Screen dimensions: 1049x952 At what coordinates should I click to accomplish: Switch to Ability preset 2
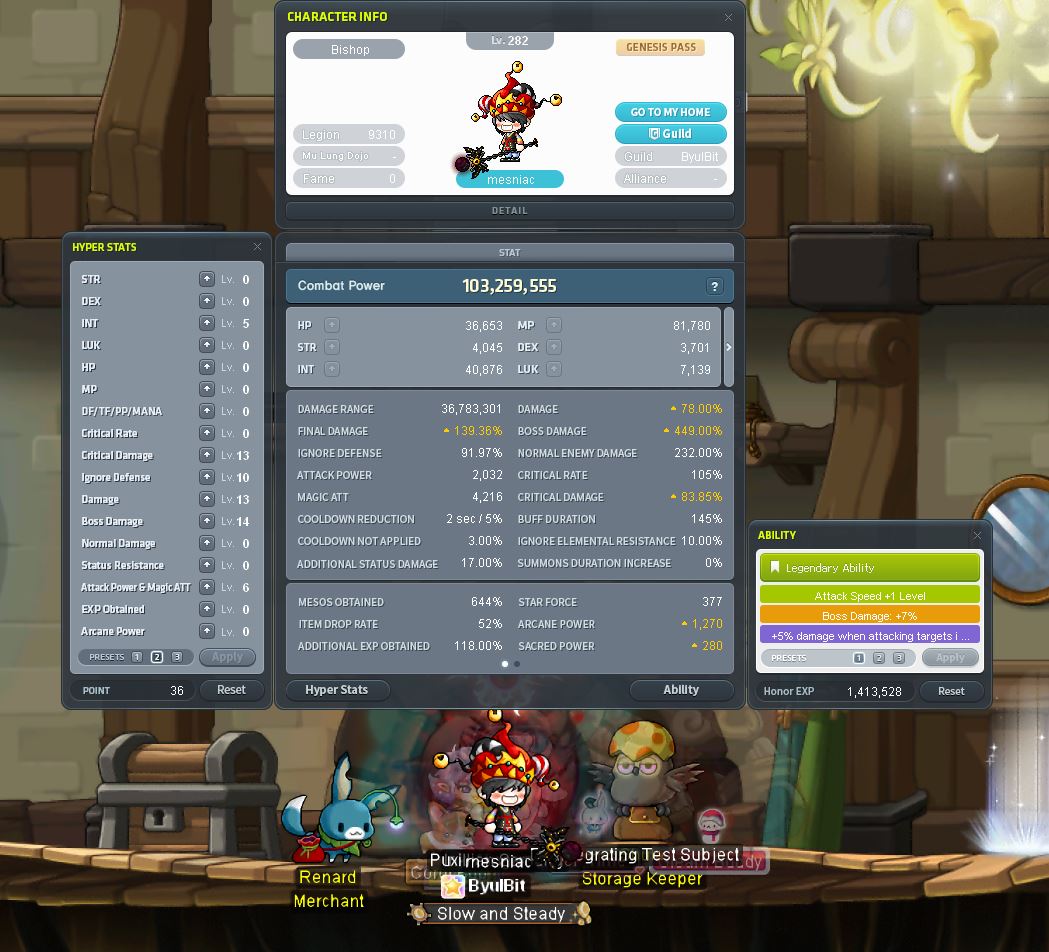(878, 658)
